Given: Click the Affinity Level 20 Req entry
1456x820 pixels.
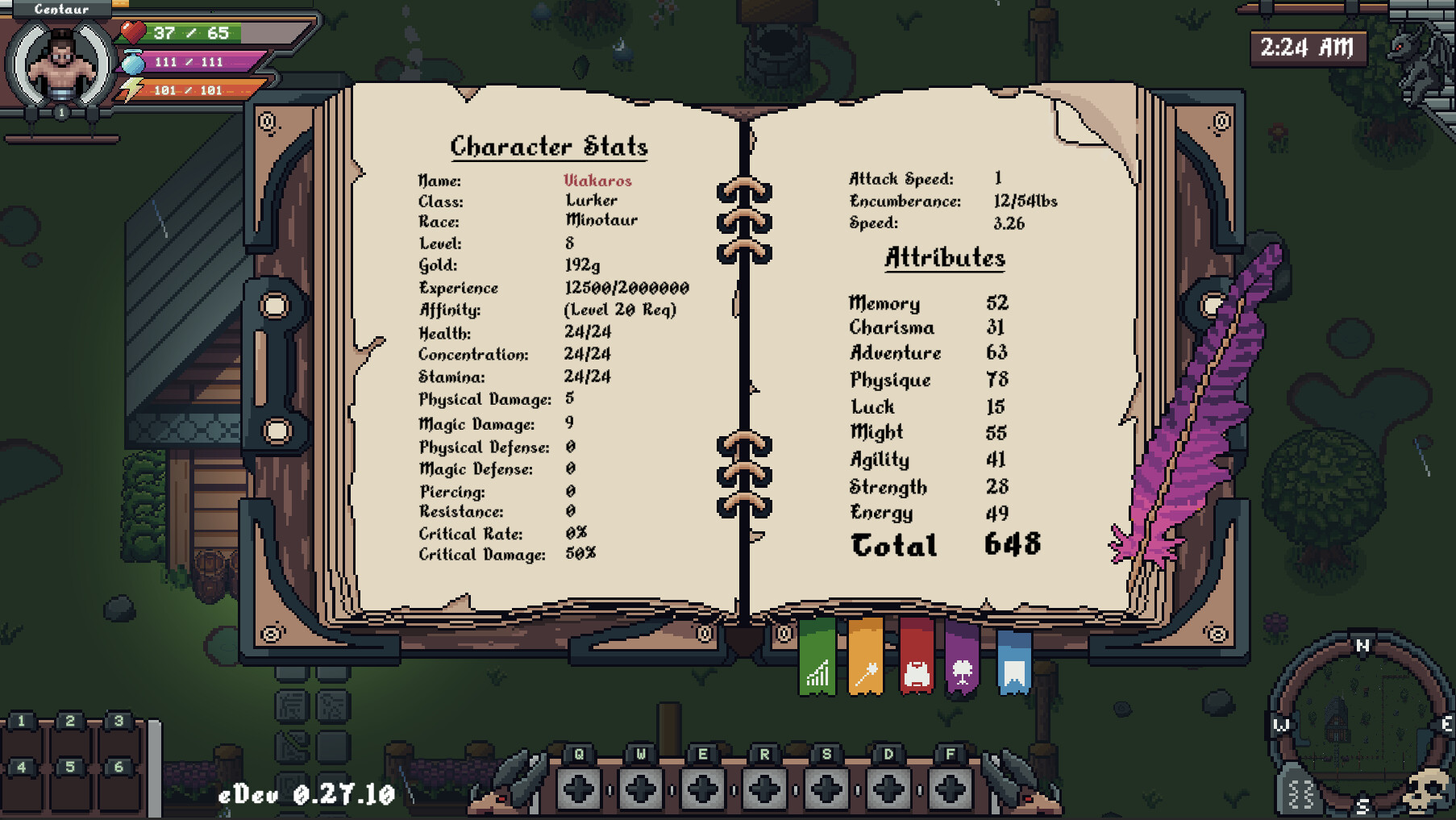Looking at the screenshot, I should point(621,309).
